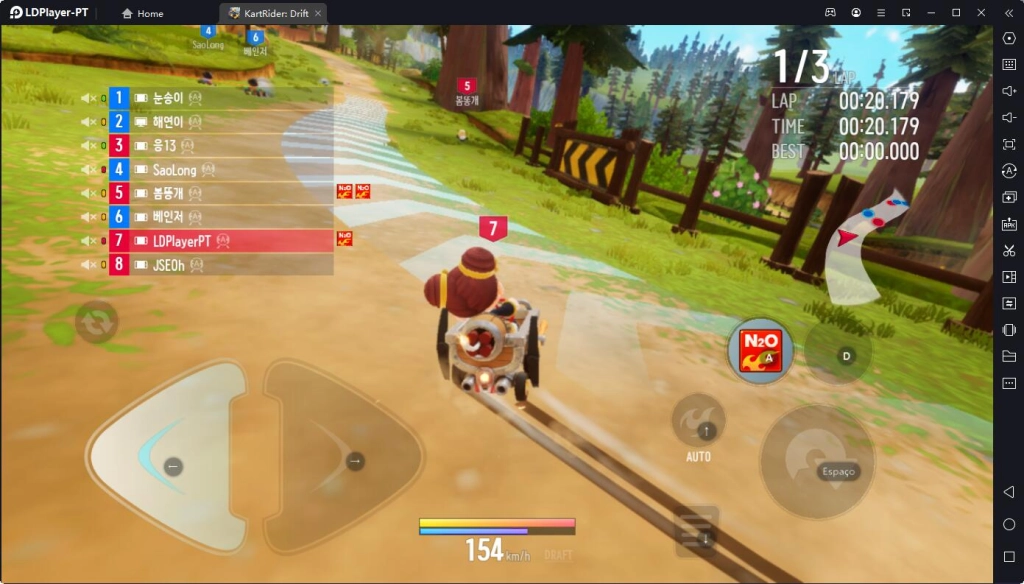This screenshot has width=1024, height=584.
Task: Tap the large drift button
Action: pyautogui.click(x=817, y=461)
